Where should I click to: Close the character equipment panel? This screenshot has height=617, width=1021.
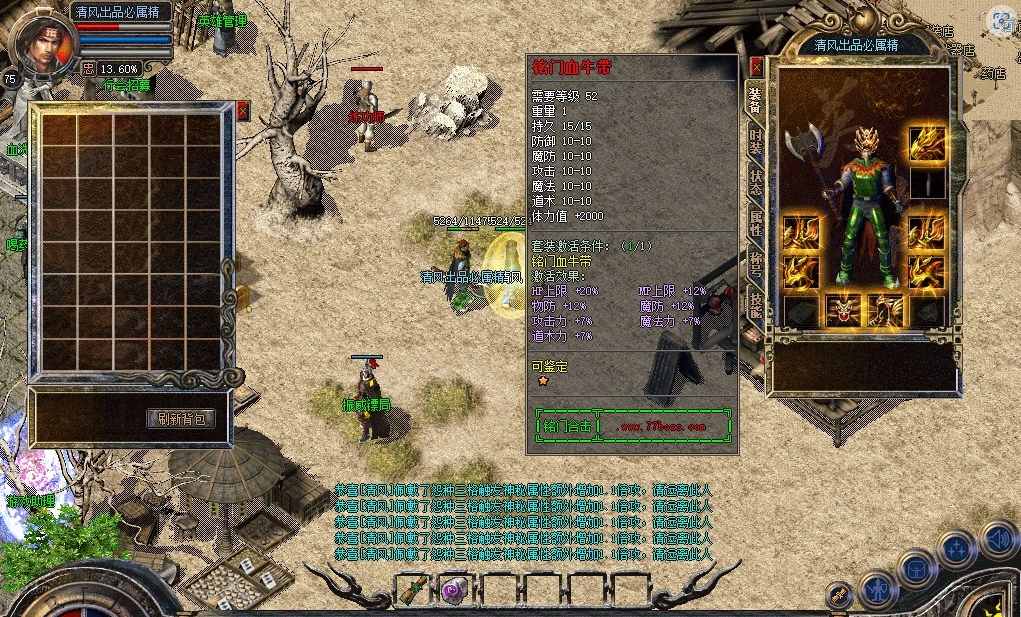point(756,67)
